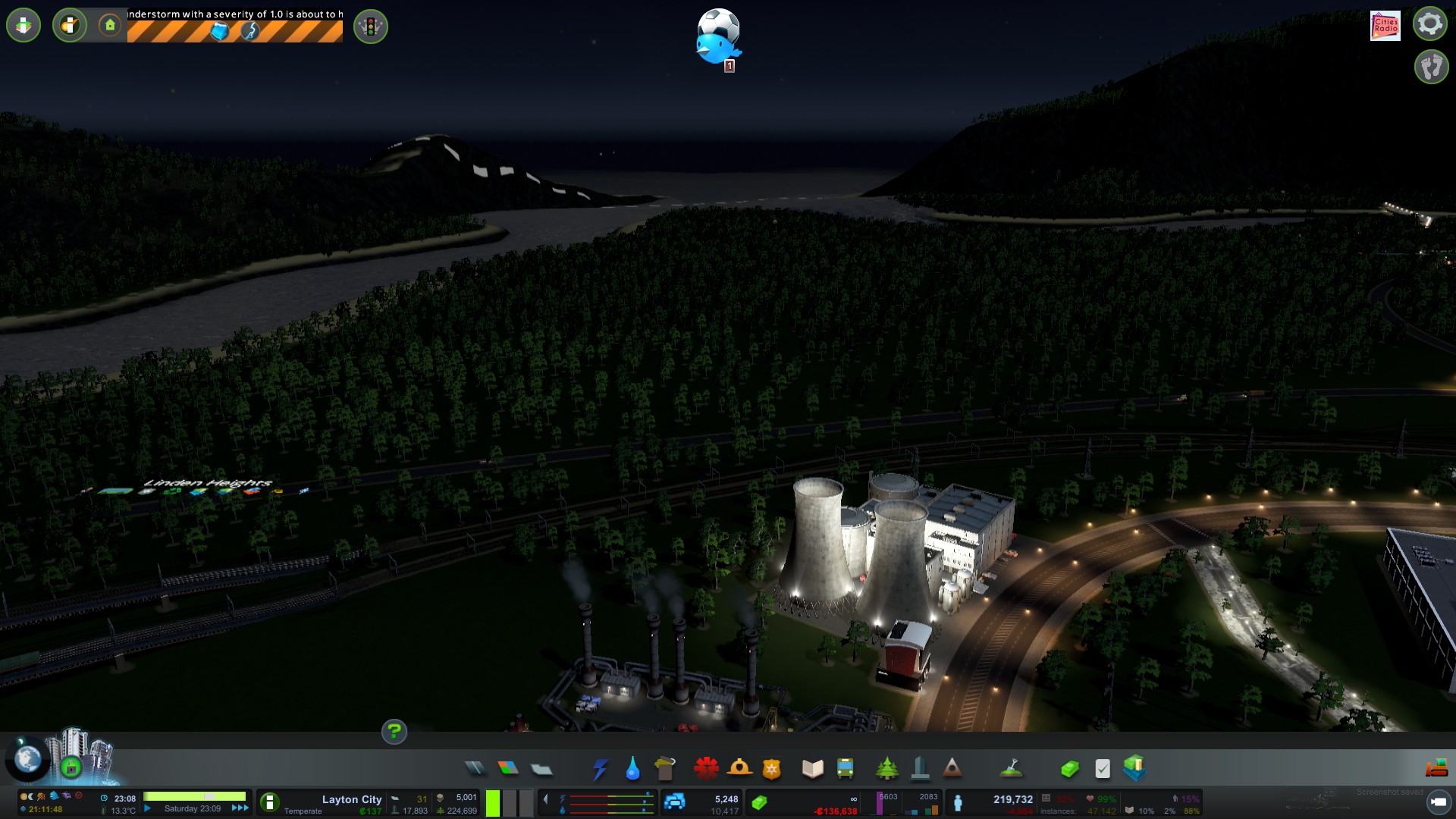Open the info views layers button
Image resolution: width=1456 pixels, height=819 pixels.
pos(24,26)
